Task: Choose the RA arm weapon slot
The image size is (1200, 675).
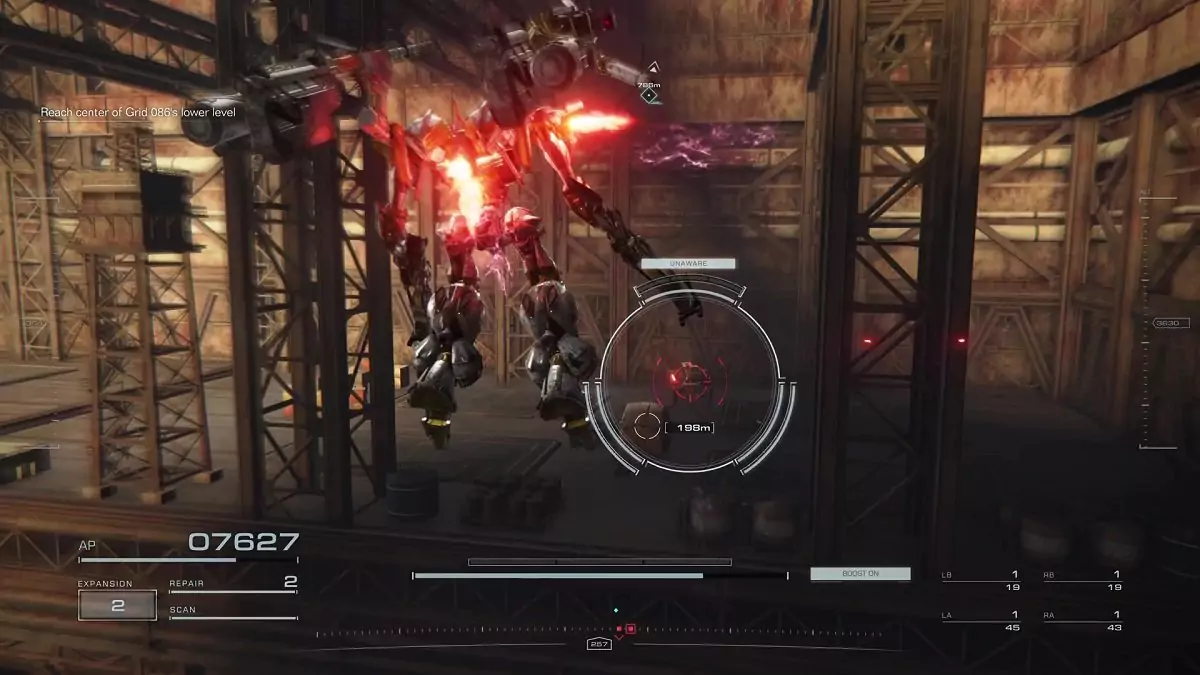Action: 1082,621
